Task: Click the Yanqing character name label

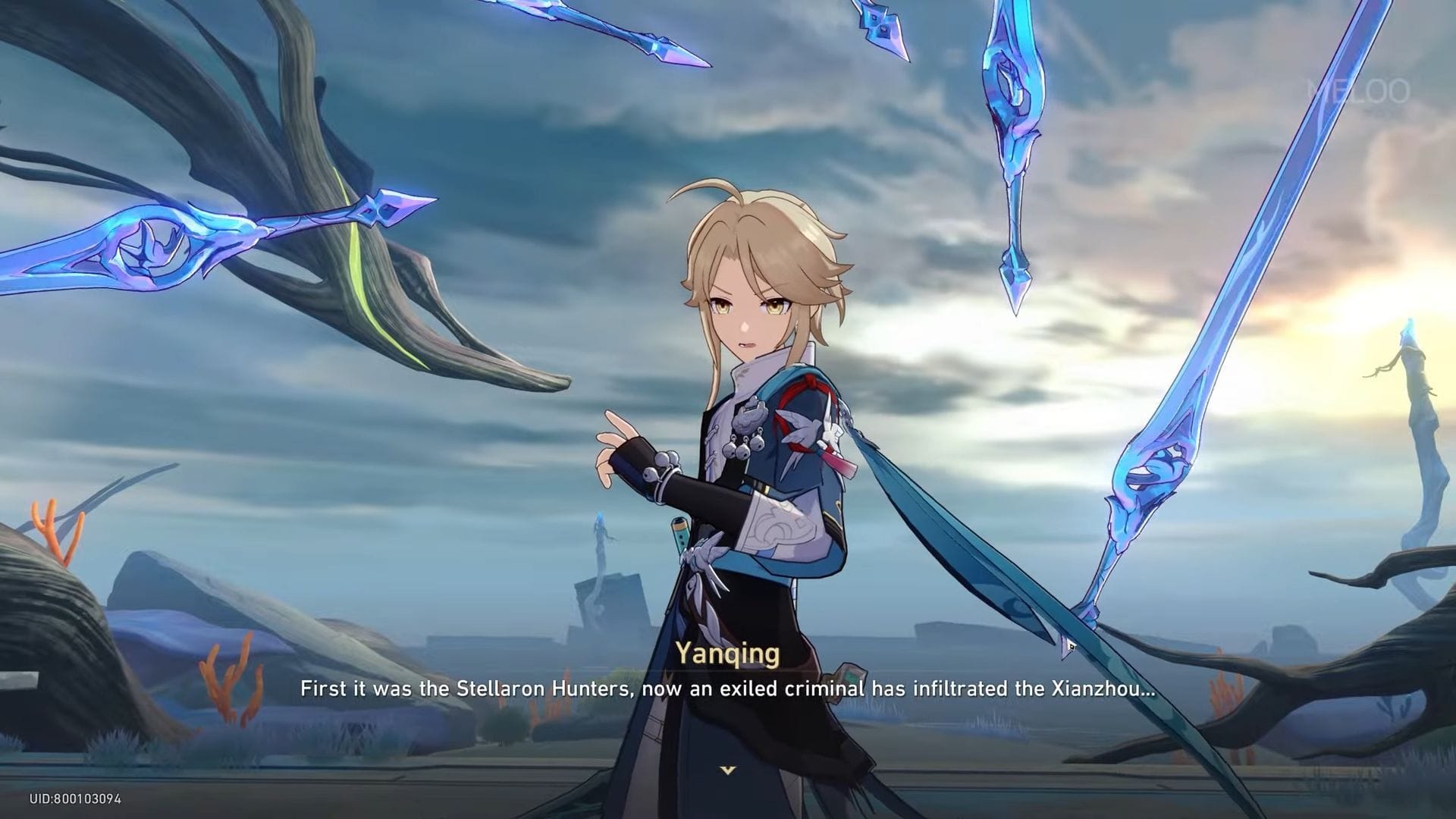Action: coord(727,652)
